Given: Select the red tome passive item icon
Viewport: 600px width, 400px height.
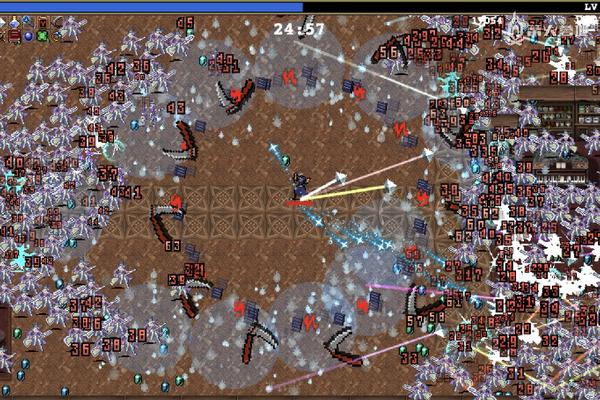Looking at the screenshot, I should 14,36.
